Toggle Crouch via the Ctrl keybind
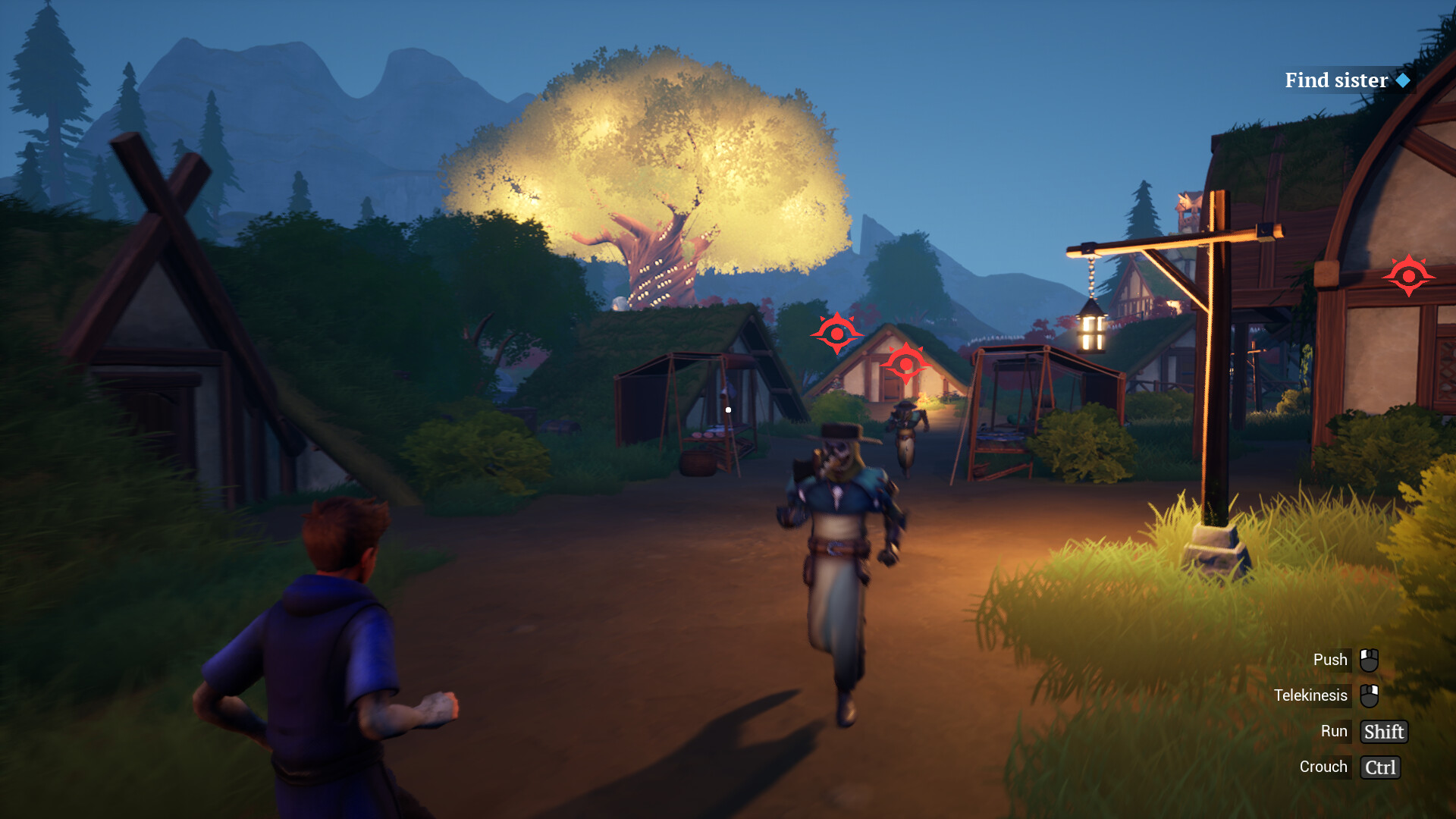The width and height of the screenshot is (1456, 819). pos(1379,767)
